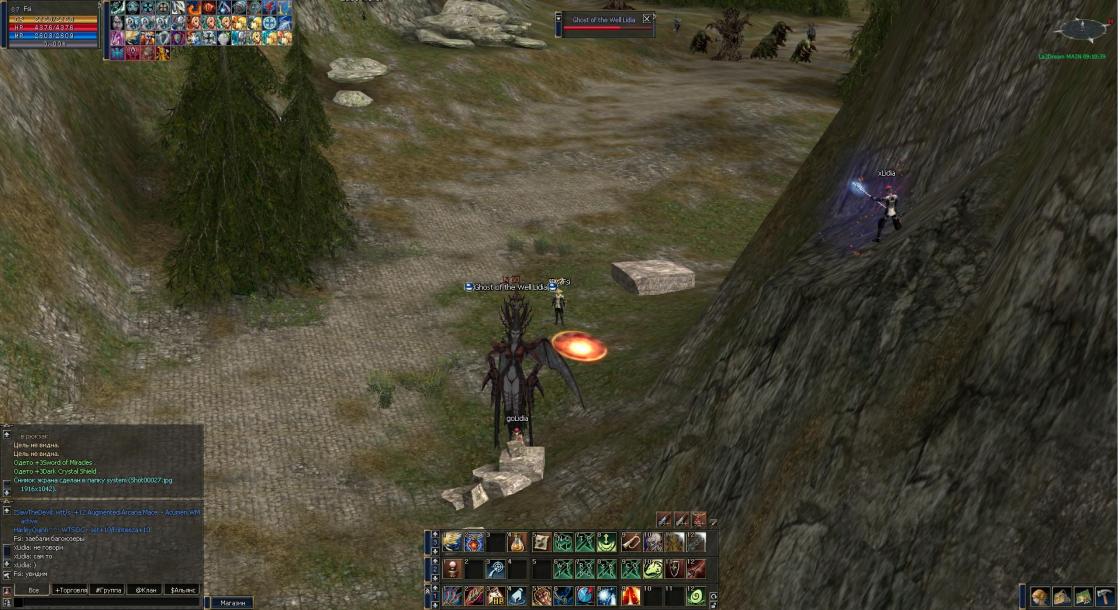Use the scroll item in the top hotbar row
The height and width of the screenshot is (610, 1120).
541,542
